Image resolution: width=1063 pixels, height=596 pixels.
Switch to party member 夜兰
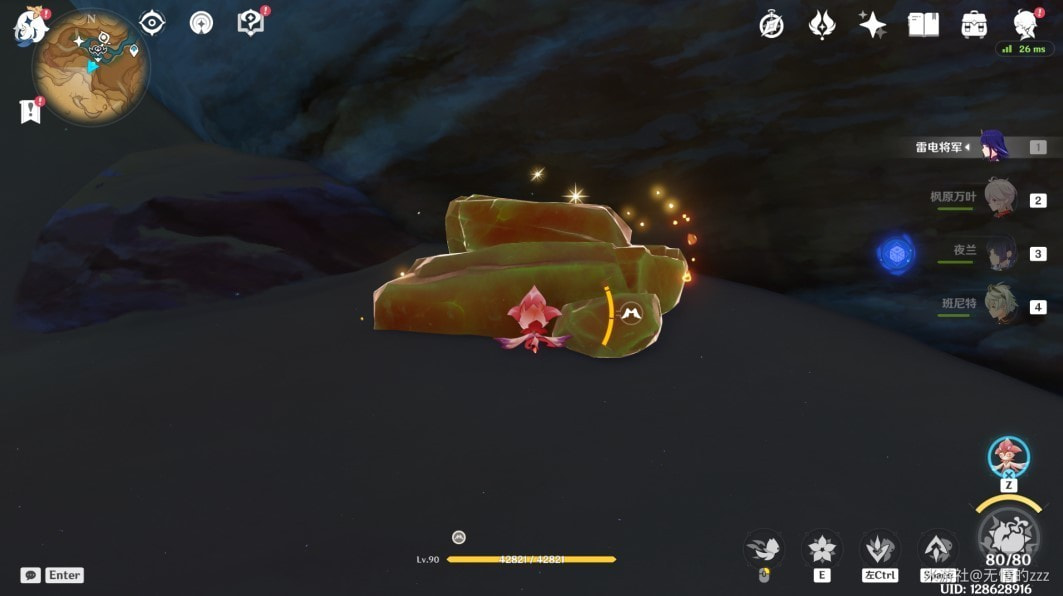click(998, 252)
